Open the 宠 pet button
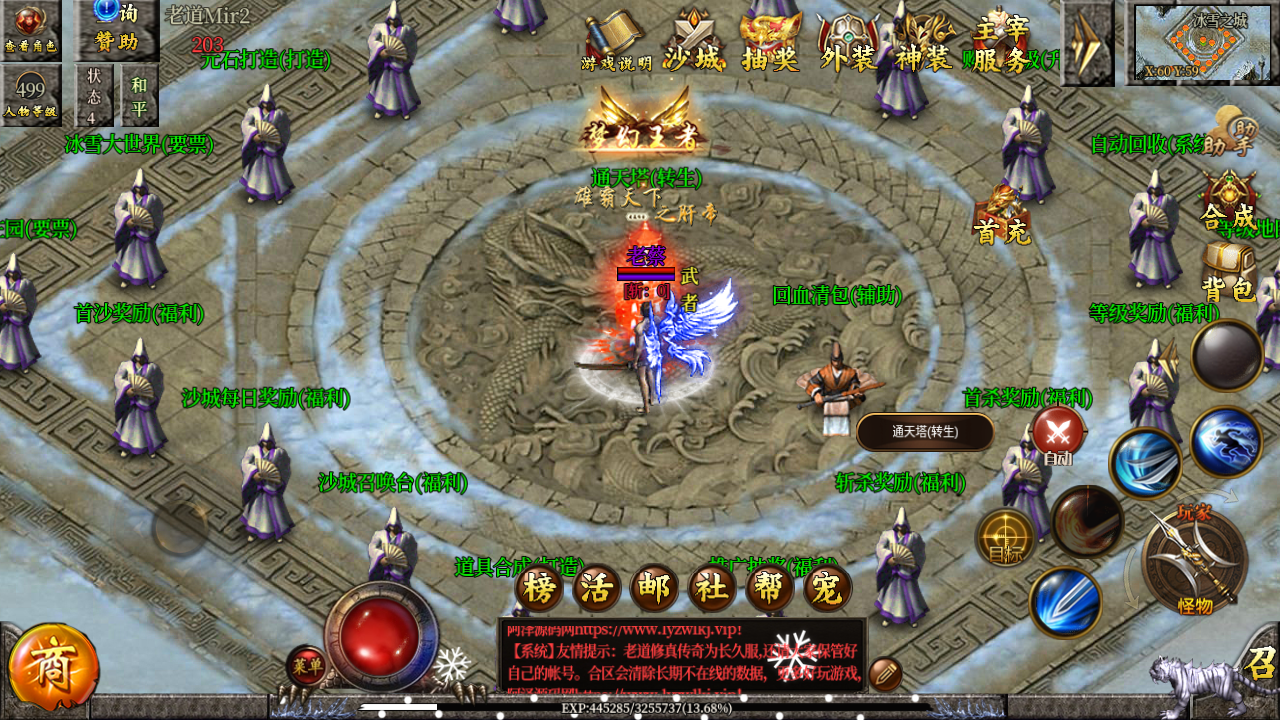The width and height of the screenshot is (1280, 720). point(827,587)
